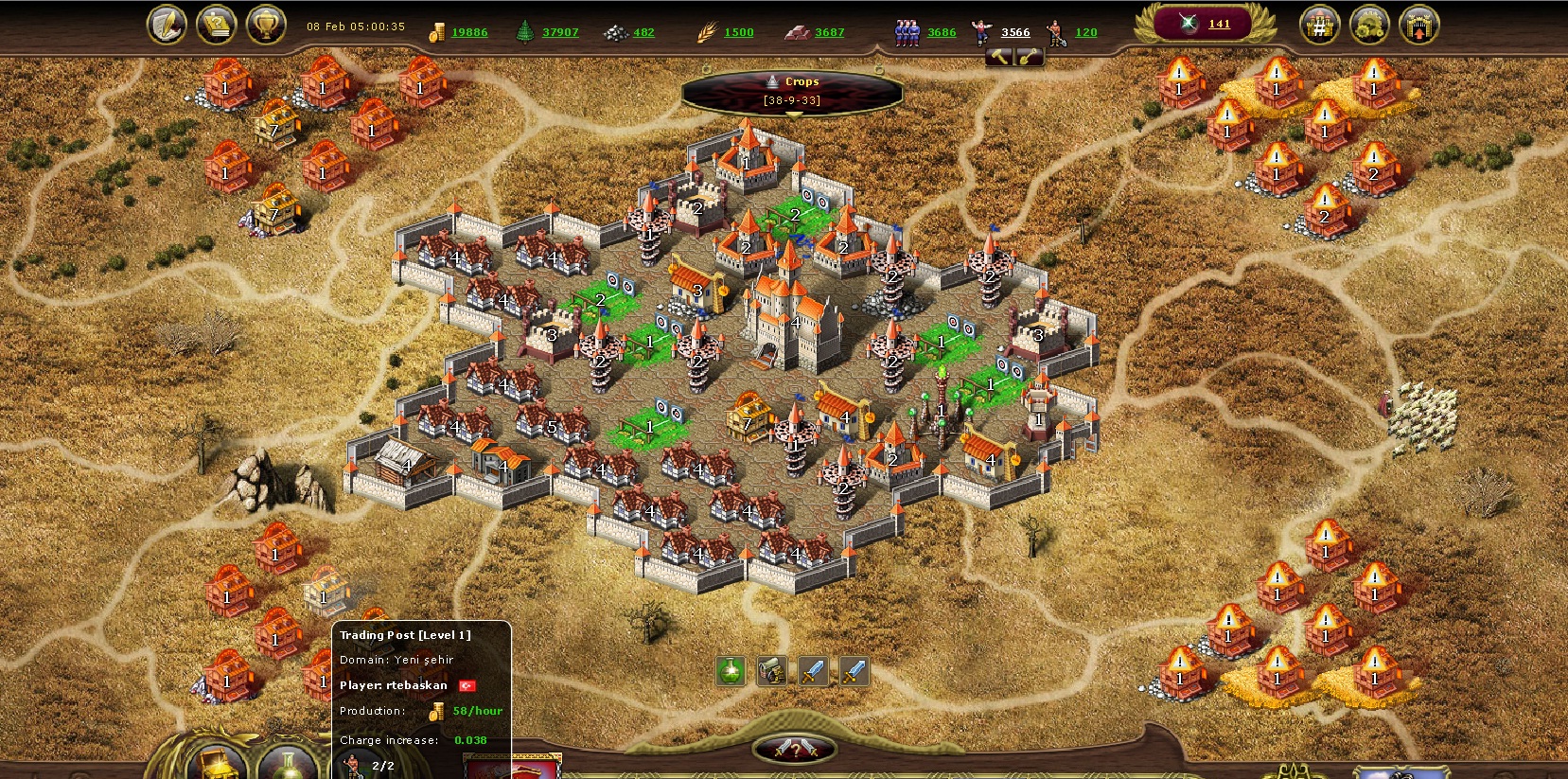1568x779 pixels.
Task: Open the 141 gems balance
Action: point(1219,24)
